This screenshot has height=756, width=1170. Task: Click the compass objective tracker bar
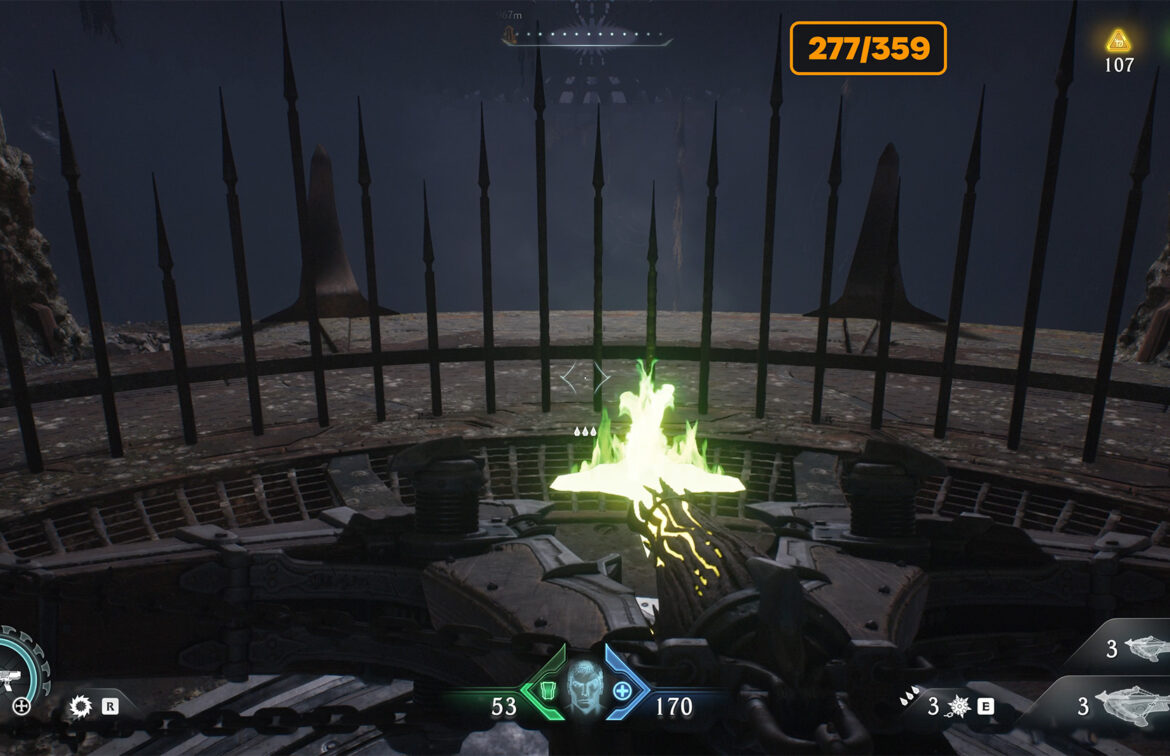[587, 38]
